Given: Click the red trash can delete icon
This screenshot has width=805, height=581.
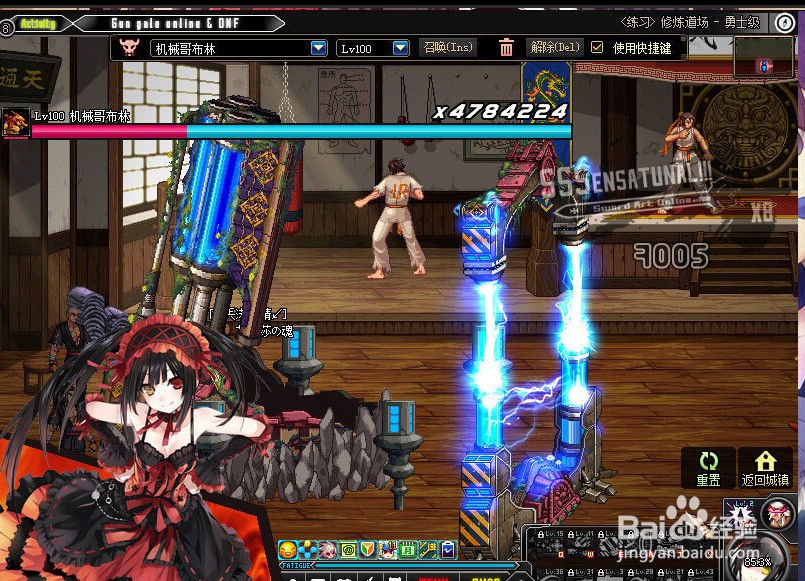Looking at the screenshot, I should (507, 47).
